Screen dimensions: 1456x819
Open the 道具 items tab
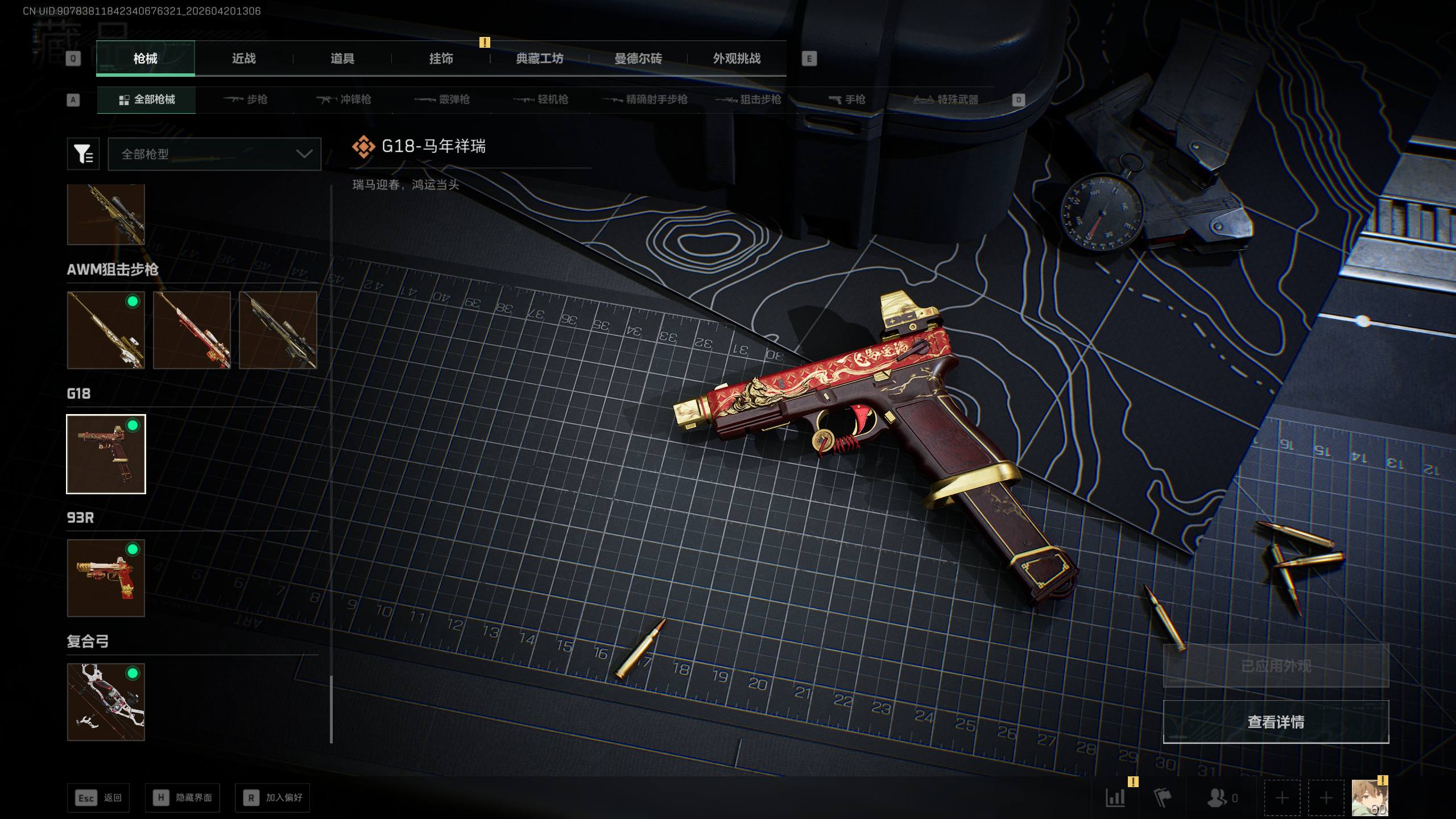click(342, 59)
